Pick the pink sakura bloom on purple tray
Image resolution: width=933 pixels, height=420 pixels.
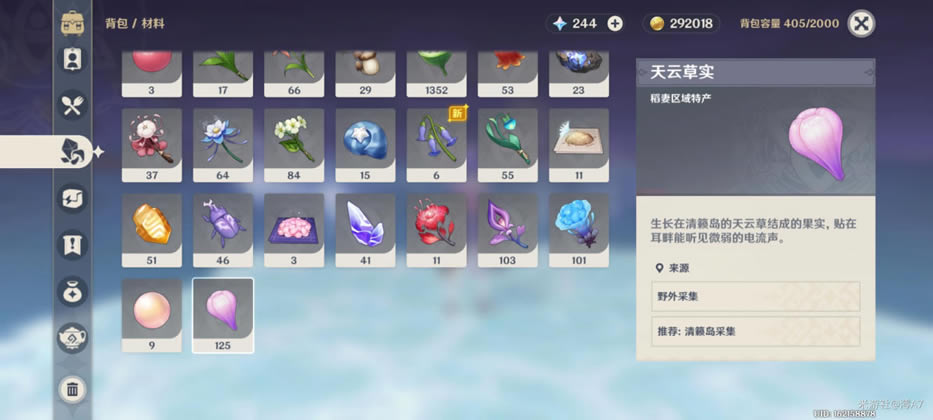(x=294, y=230)
